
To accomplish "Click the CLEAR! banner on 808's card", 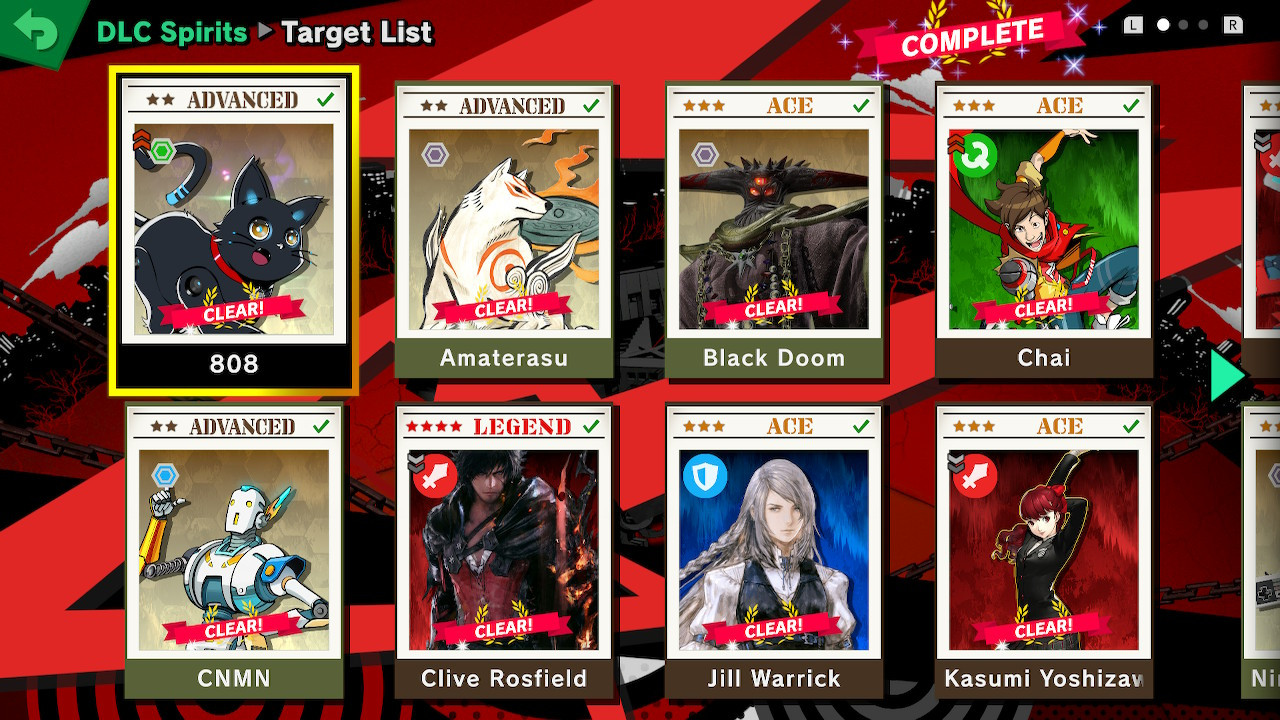I will pyautogui.click(x=236, y=310).
